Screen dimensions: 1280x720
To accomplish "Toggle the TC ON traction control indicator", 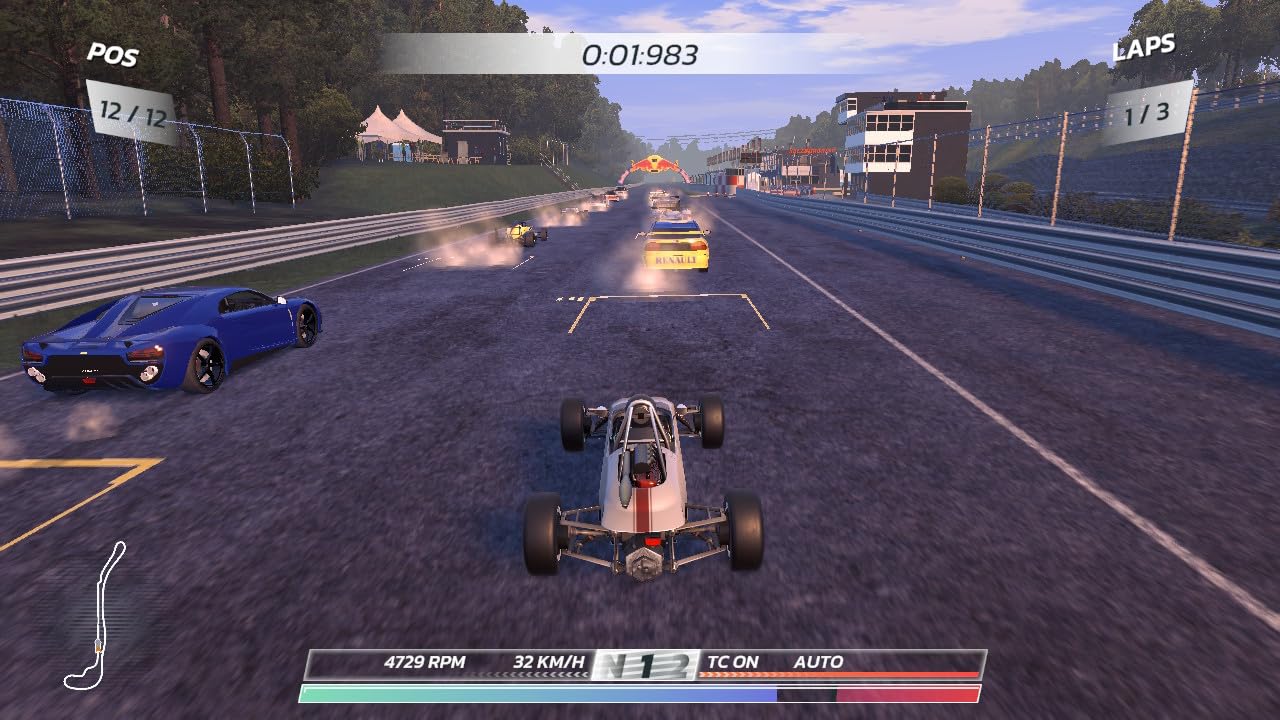I will pos(734,662).
